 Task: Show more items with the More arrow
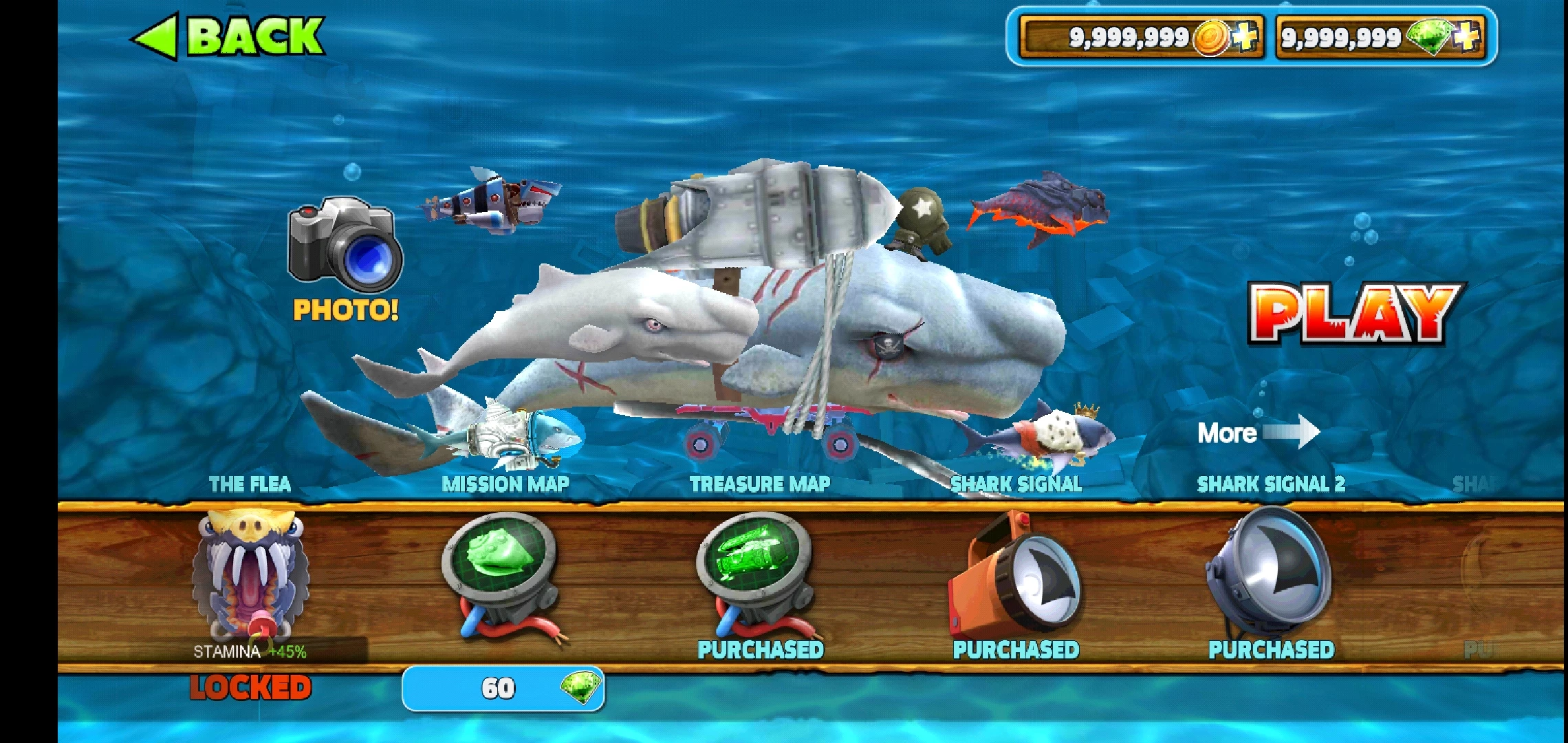1259,433
